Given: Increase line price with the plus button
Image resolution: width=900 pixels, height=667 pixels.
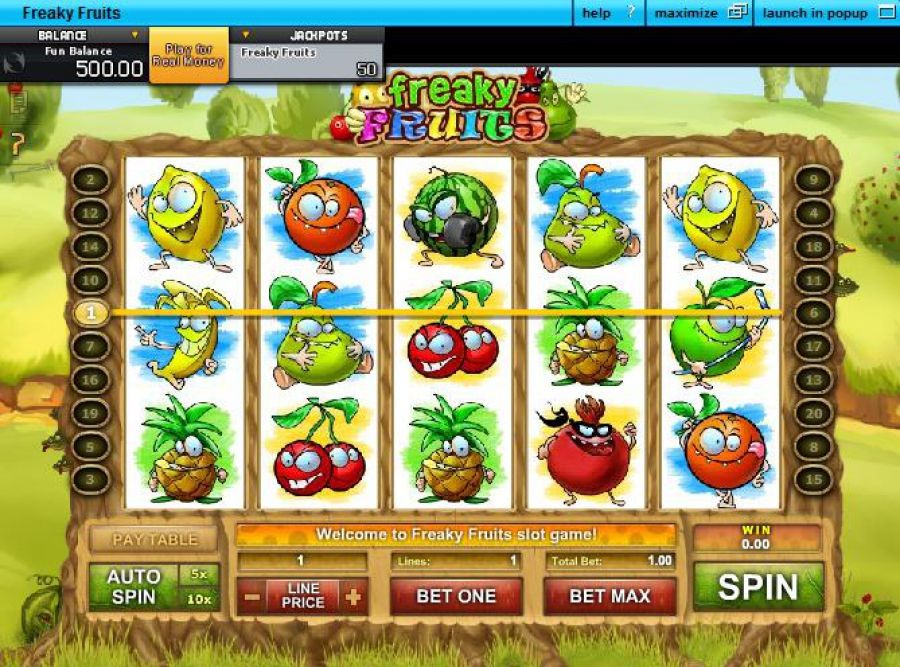Looking at the screenshot, I should point(352,597).
